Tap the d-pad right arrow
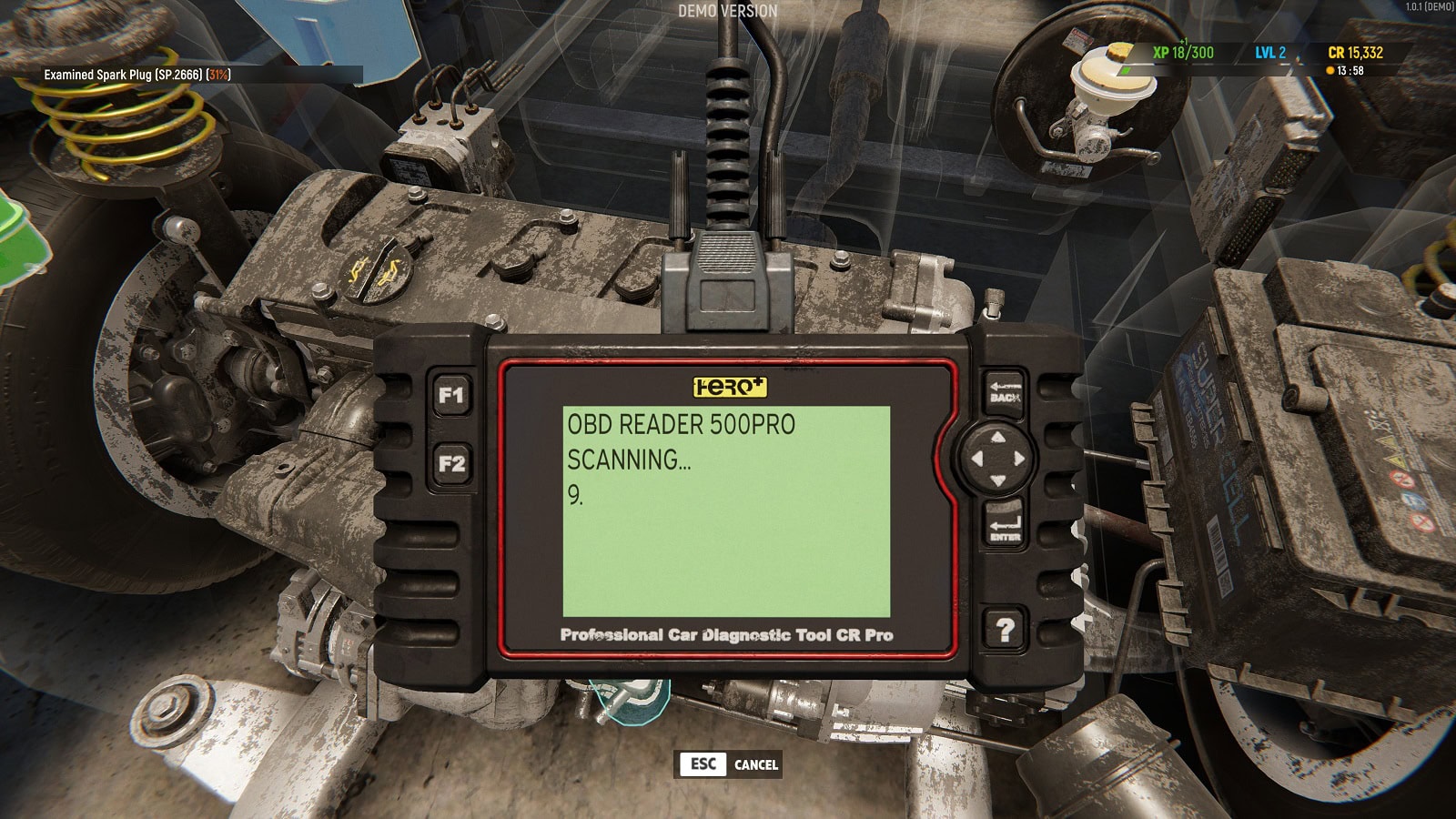Viewport: 1456px width, 819px height. coord(1019,459)
